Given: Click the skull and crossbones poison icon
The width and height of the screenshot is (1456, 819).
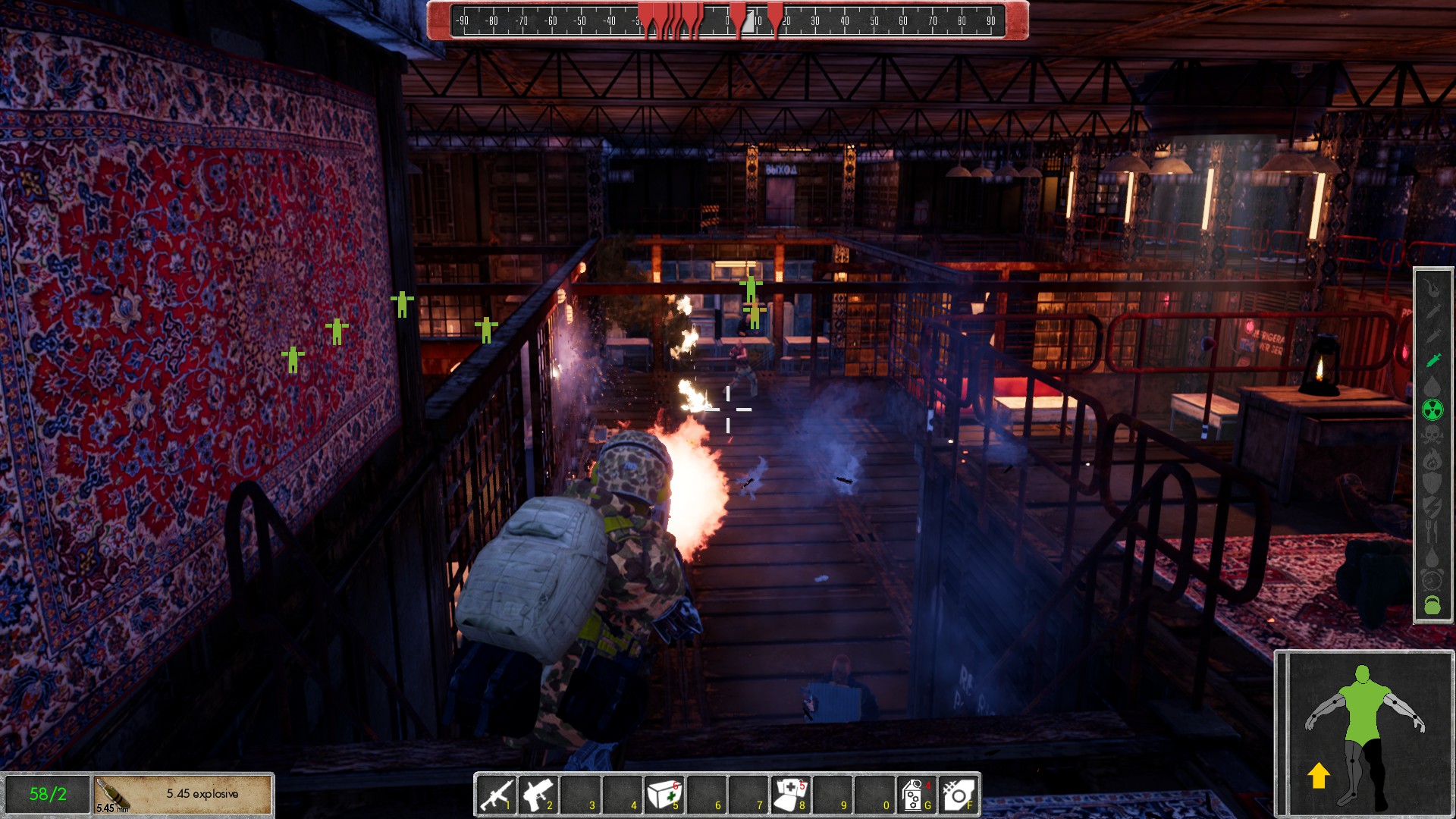Looking at the screenshot, I should pyautogui.click(x=1432, y=435).
